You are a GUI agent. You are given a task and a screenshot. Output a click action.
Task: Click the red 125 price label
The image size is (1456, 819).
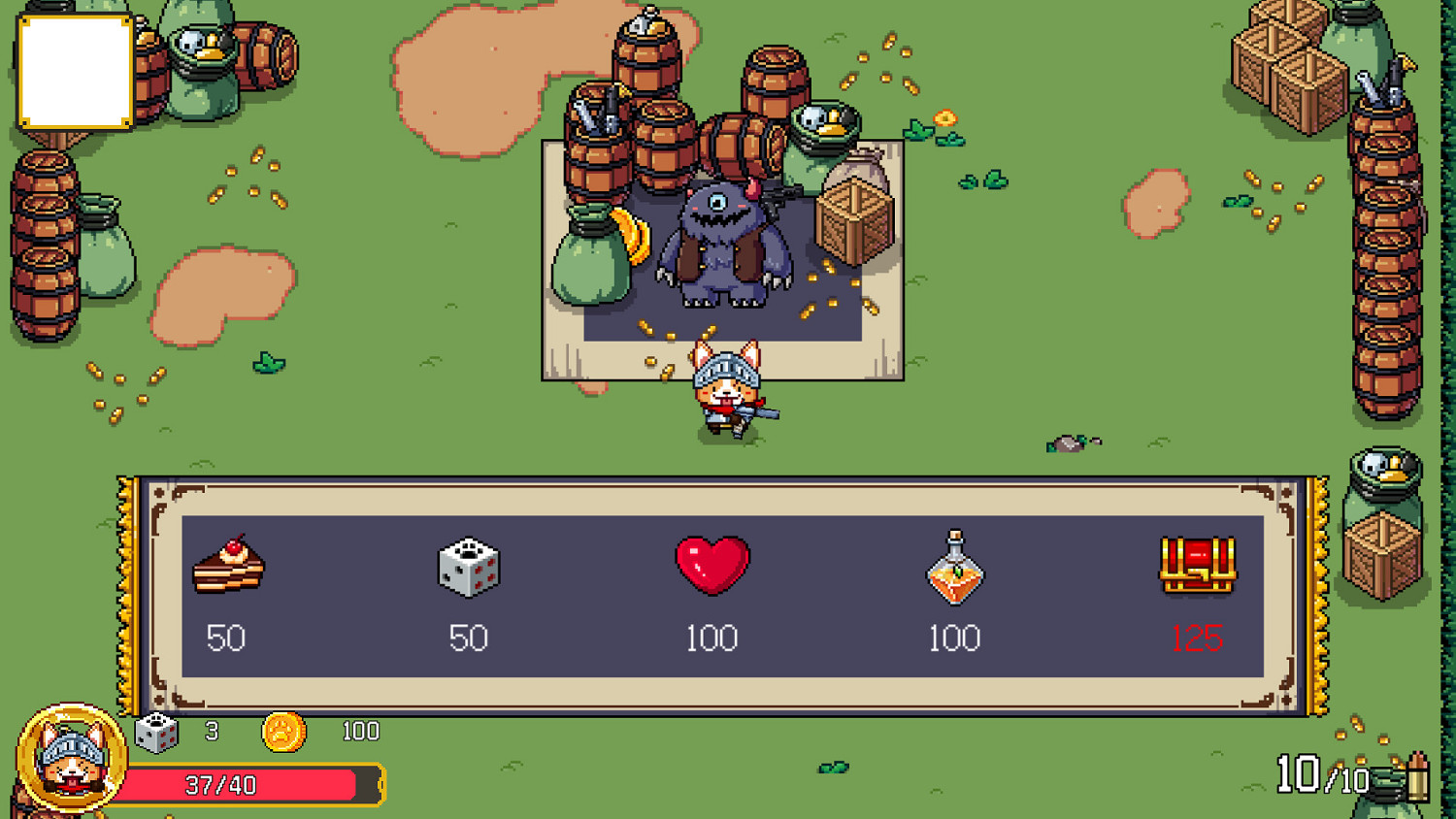[x=1201, y=640]
